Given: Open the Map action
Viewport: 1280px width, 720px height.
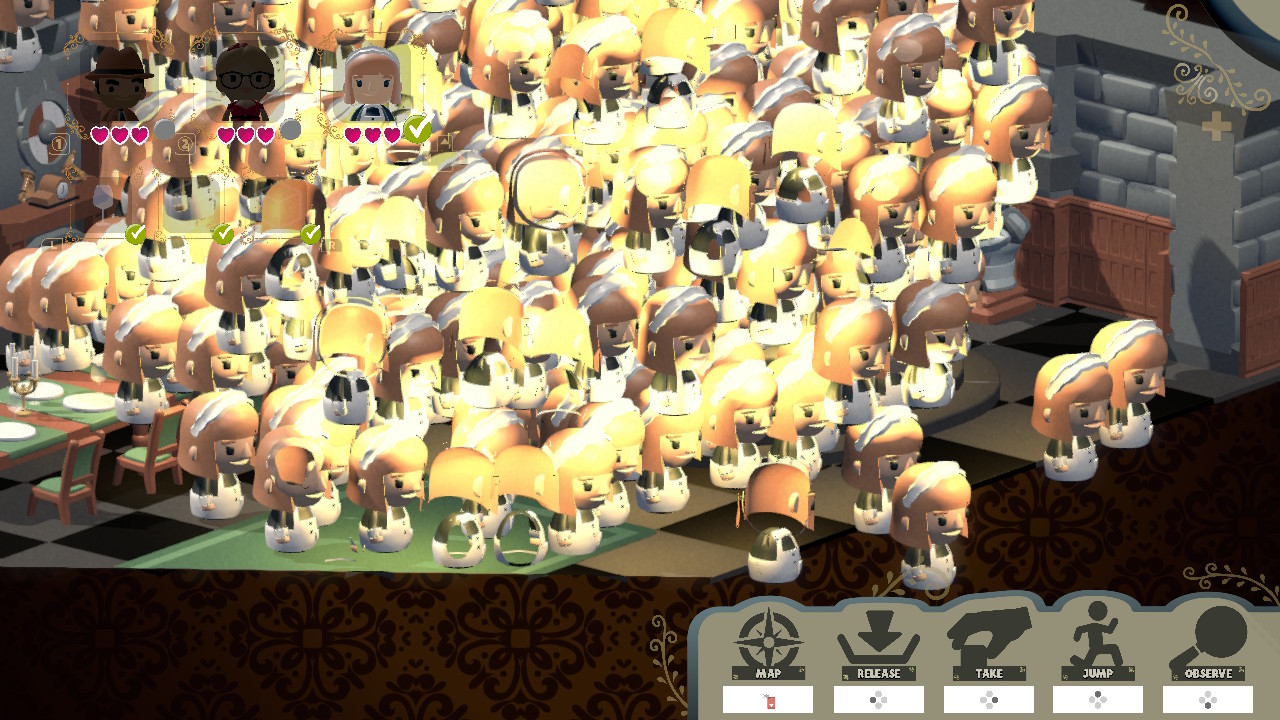Looking at the screenshot, I should point(768,640).
